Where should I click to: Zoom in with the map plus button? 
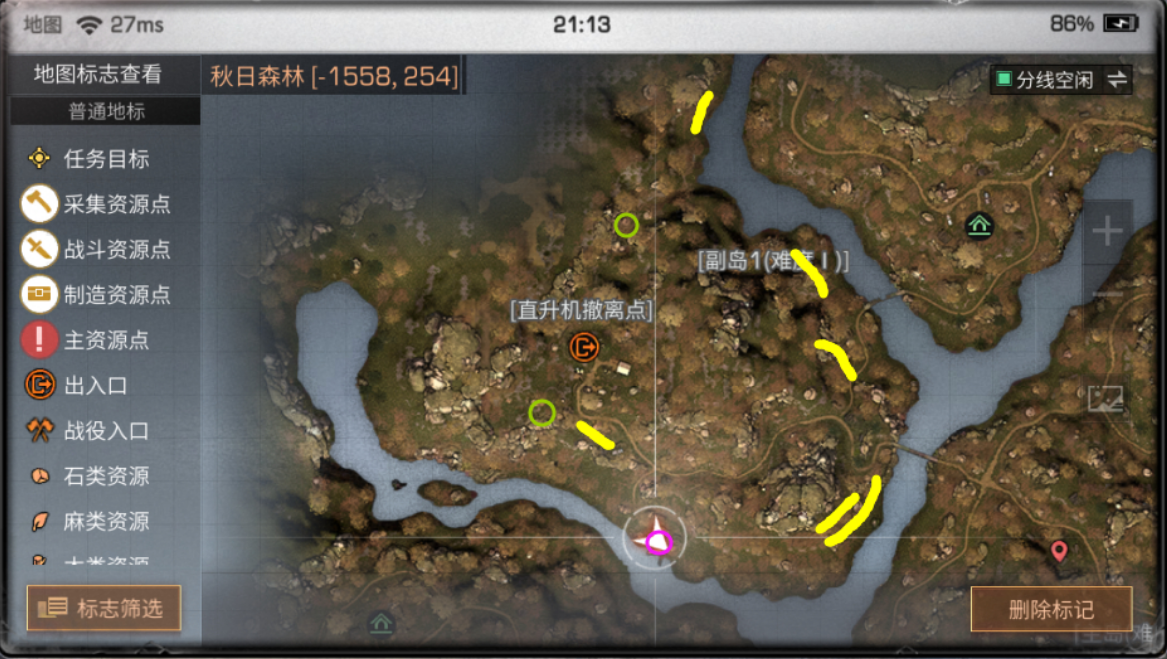click(1107, 233)
